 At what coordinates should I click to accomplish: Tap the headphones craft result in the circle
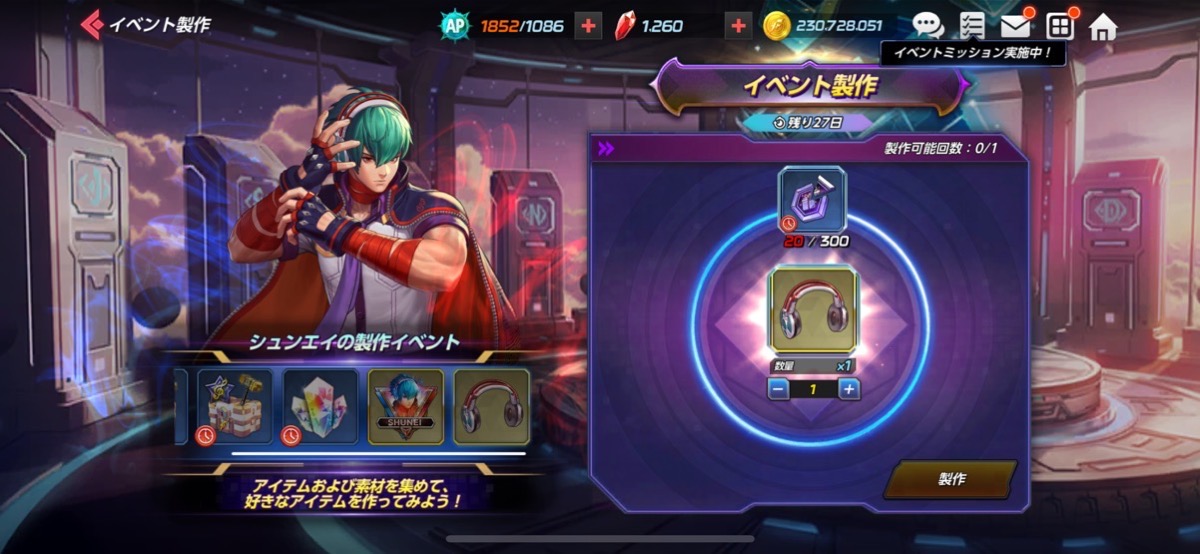click(813, 309)
